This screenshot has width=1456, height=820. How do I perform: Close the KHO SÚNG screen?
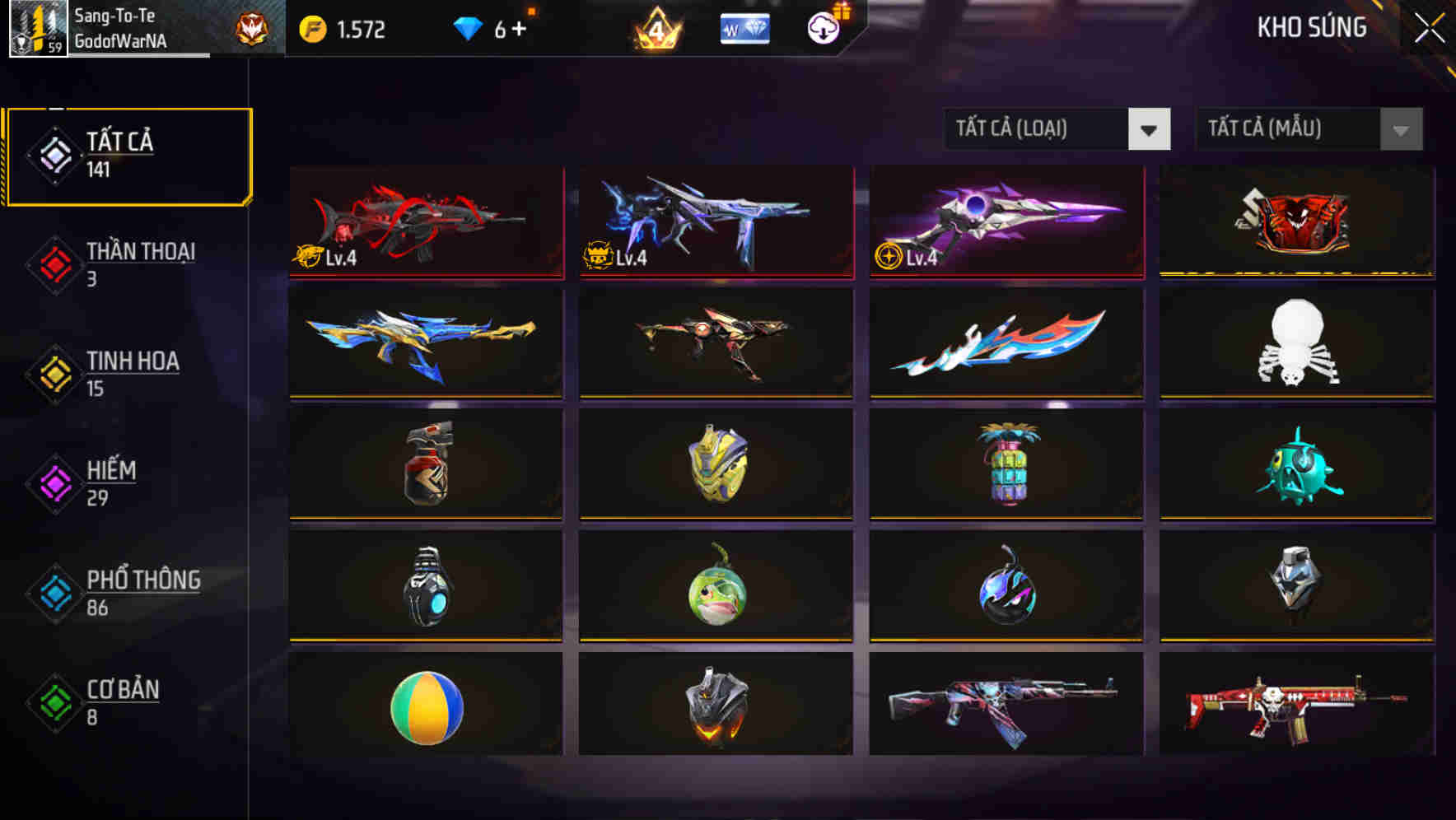coord(1431,27)
